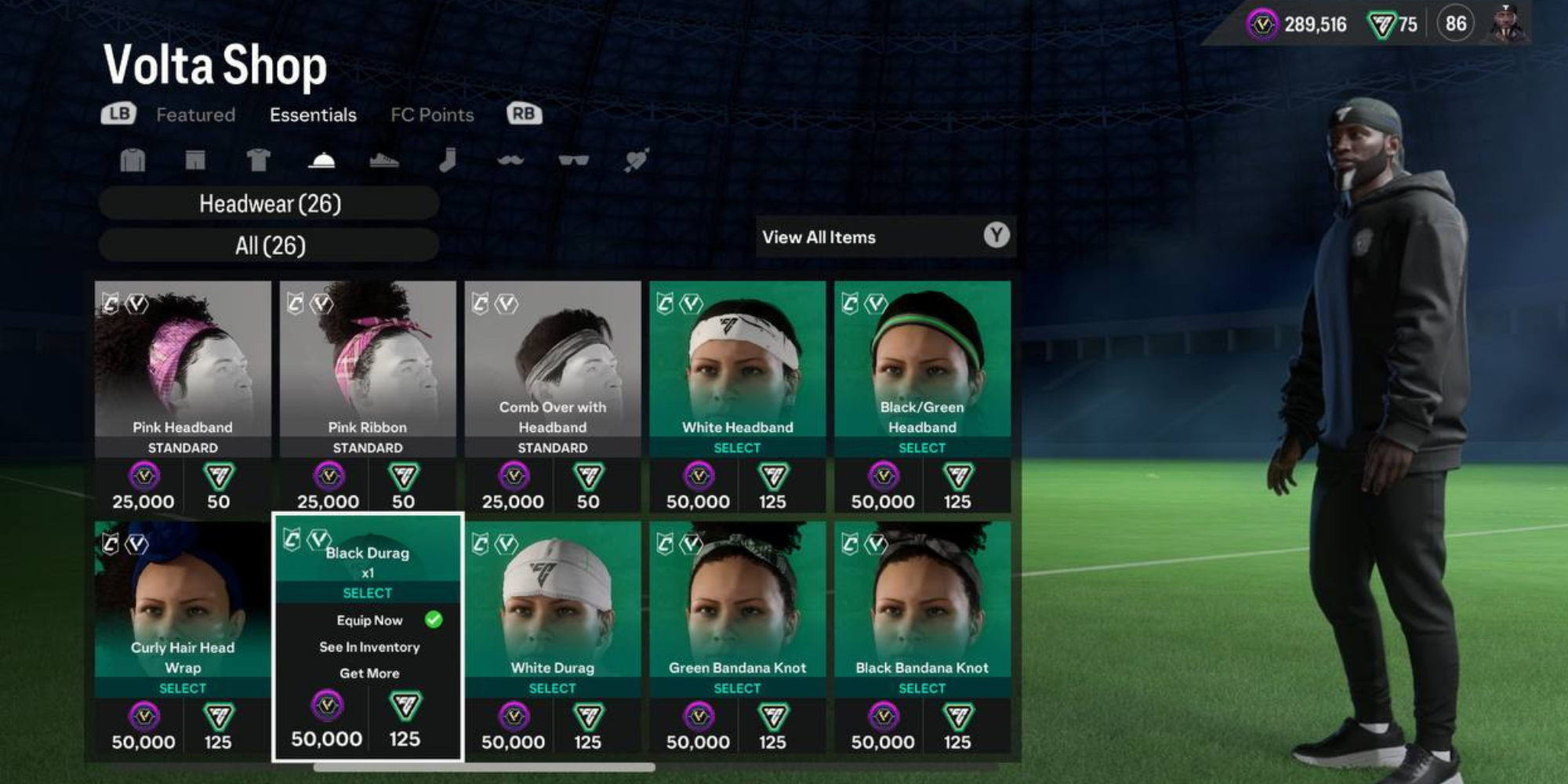Select the t-shirt category icon
This screenshot has height=784, width=1568.
[x=259, y=161]
